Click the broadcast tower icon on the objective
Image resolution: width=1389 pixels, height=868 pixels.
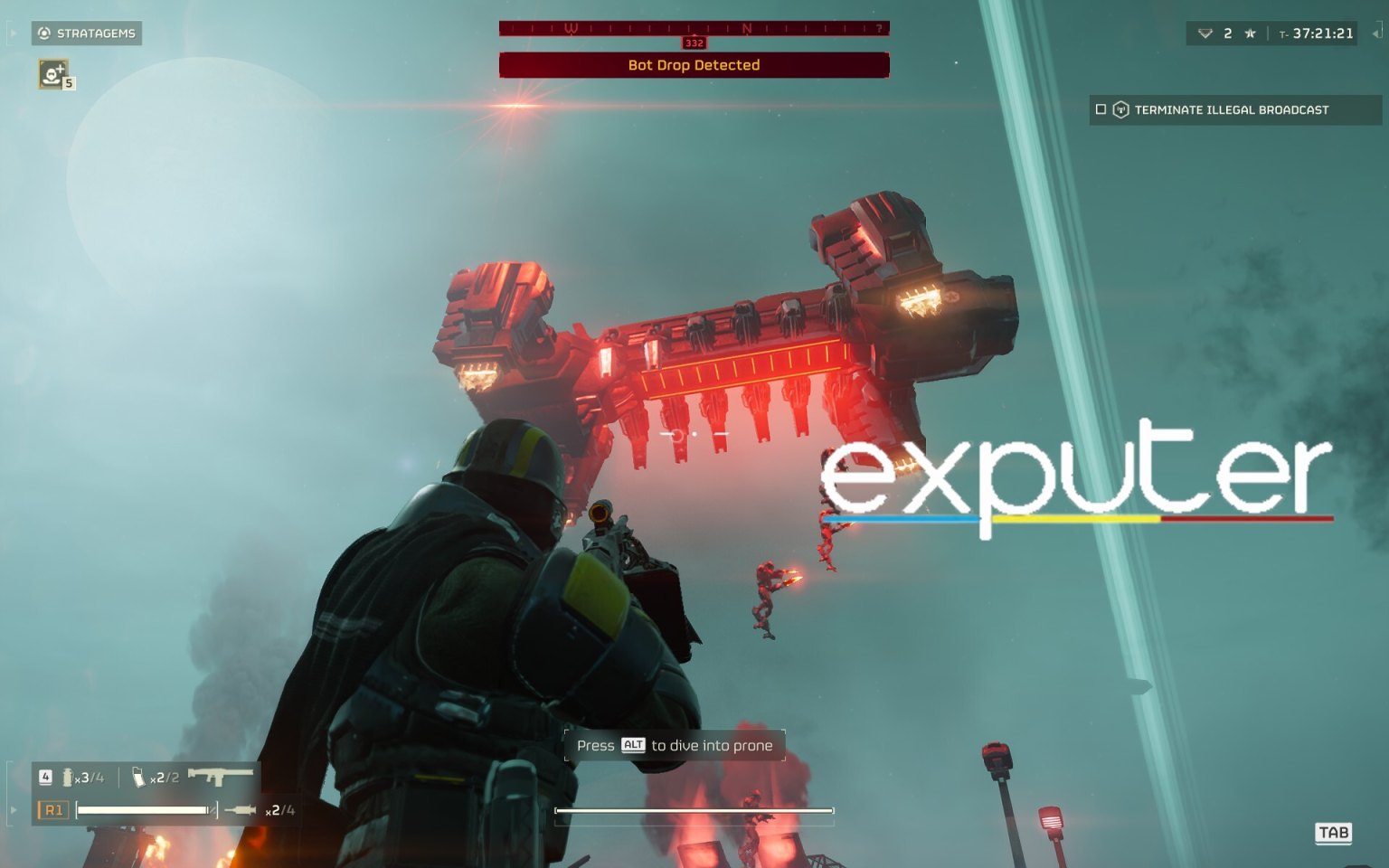(x=1122, y=109)
